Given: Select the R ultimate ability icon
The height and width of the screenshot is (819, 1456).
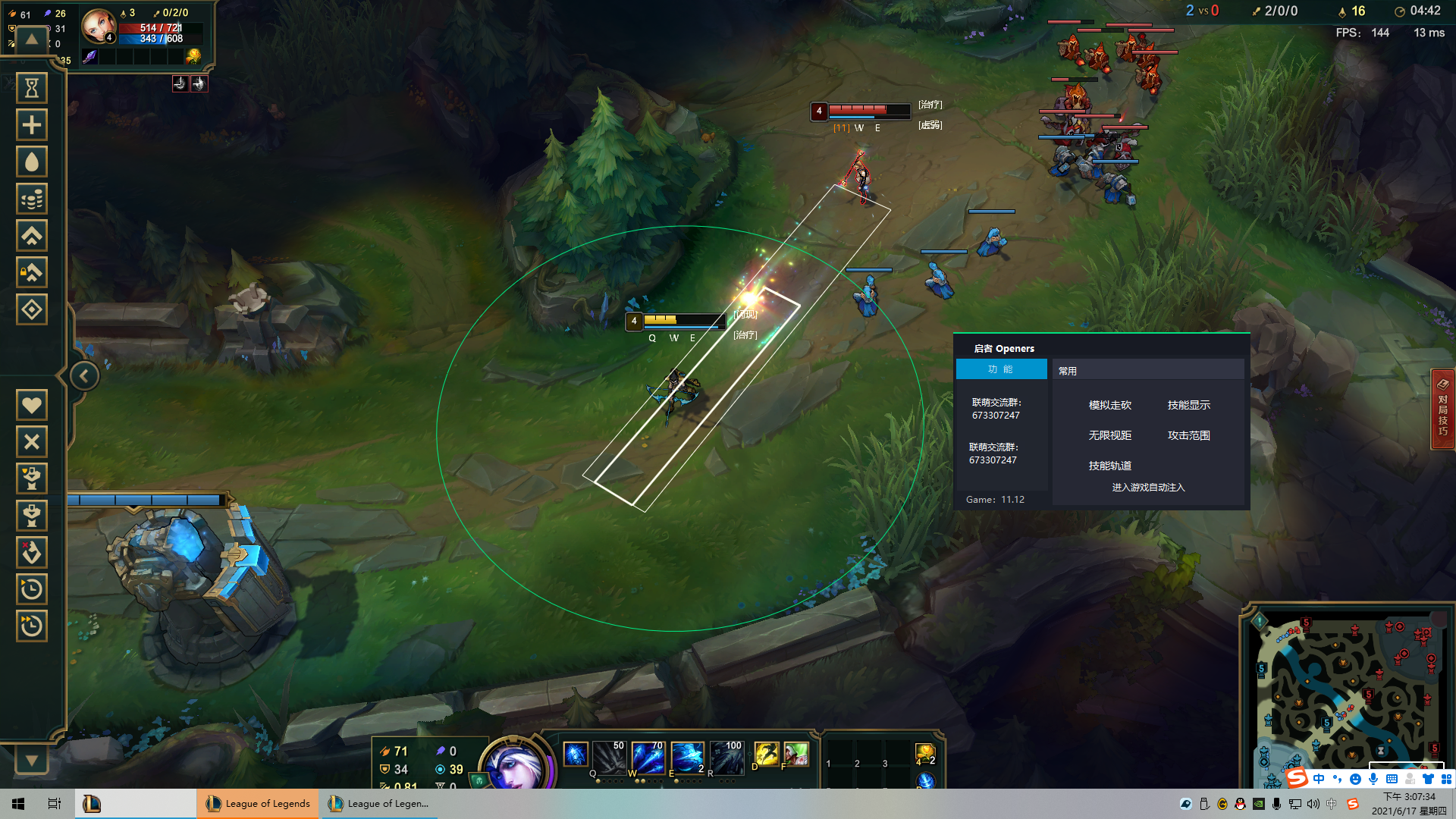Looking at the screenshot, I should [x=726, y=757].
